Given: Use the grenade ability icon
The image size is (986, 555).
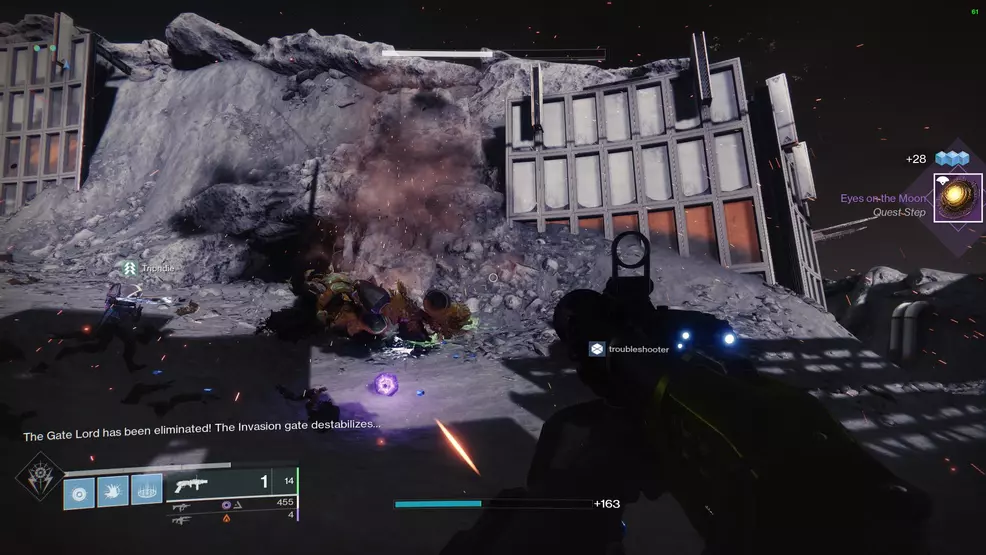Looking at the screenshot, I should click(80, 491).
